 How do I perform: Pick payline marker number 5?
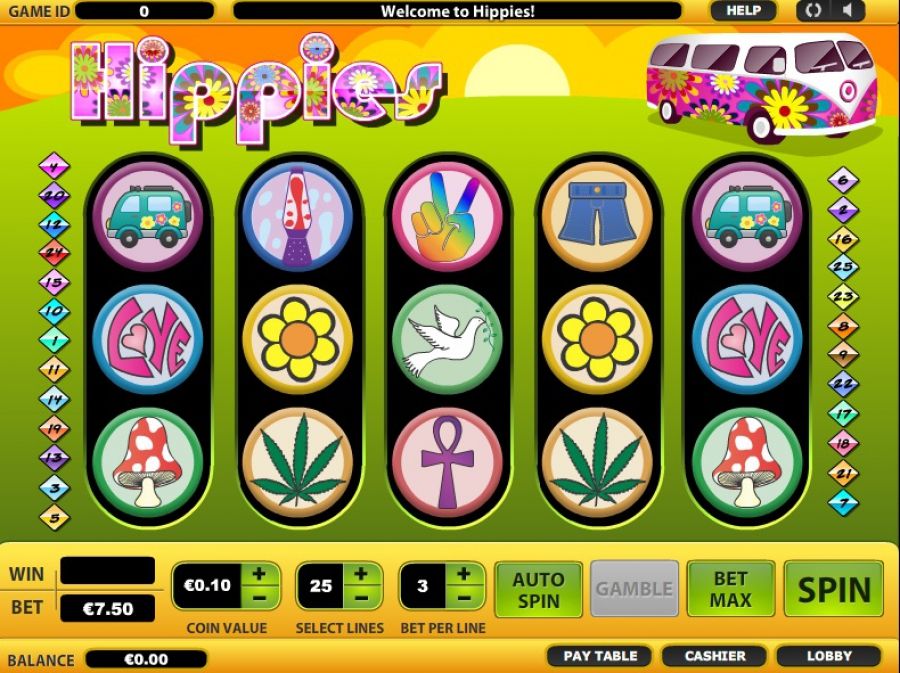point(53,518)
